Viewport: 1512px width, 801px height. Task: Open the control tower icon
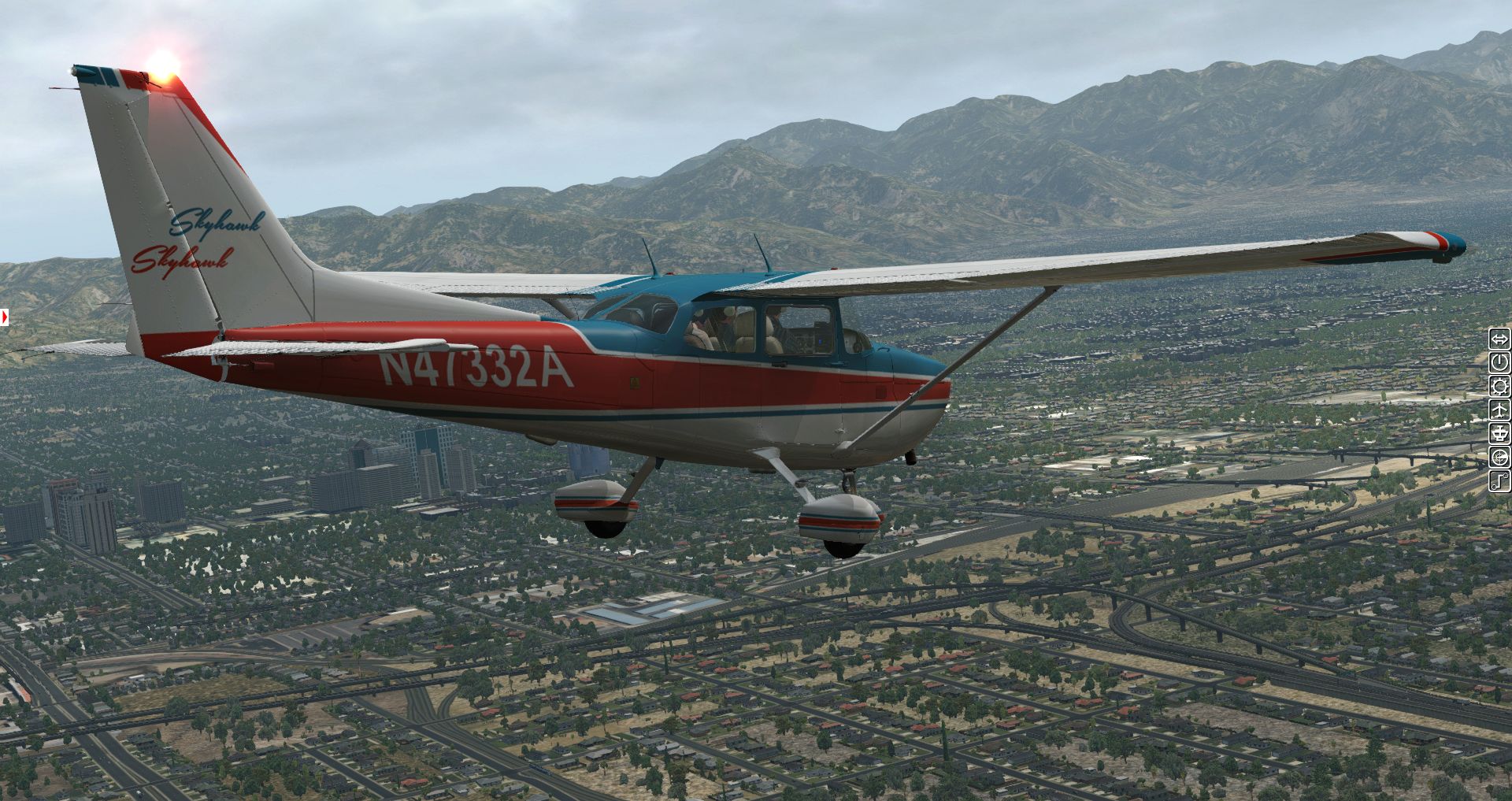[1499, 432]
